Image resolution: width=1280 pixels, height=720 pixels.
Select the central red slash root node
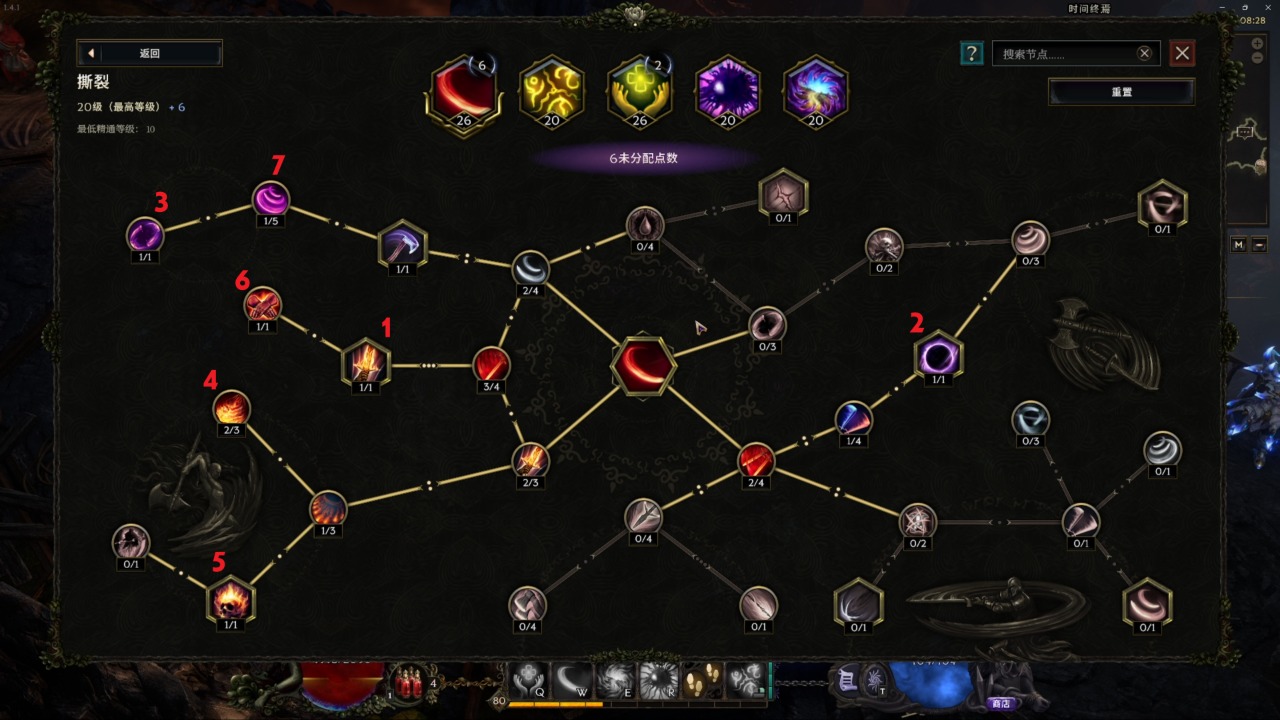pyautogui.click(x=643, y=365)
